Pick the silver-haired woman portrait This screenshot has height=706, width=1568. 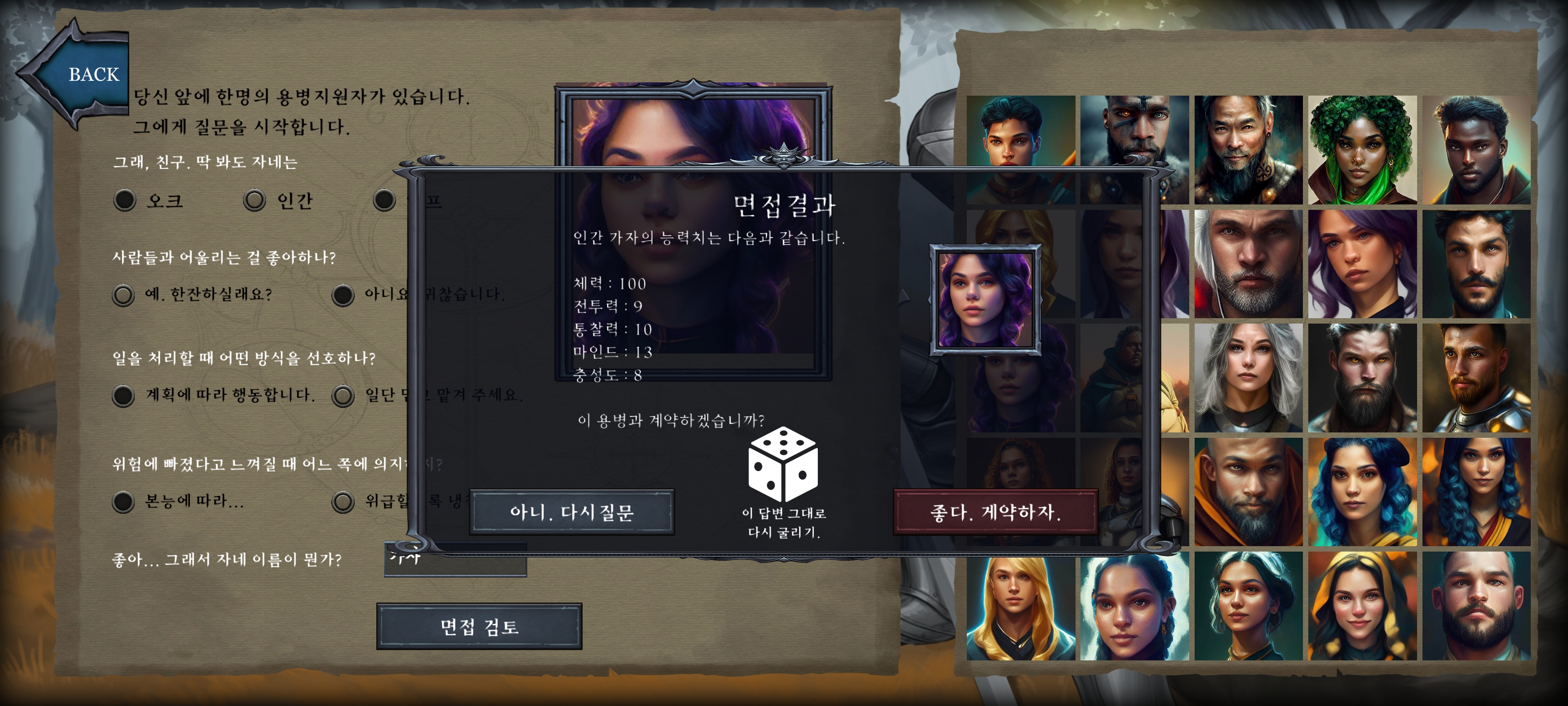point(1248,378)
